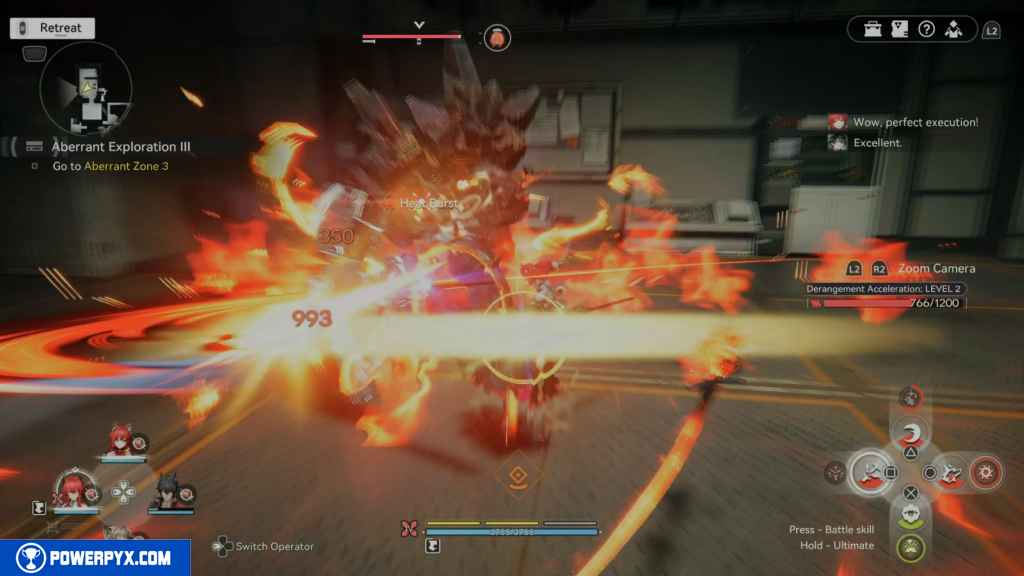Use the red gear-shaped skill icon

[x=986, y=471]
